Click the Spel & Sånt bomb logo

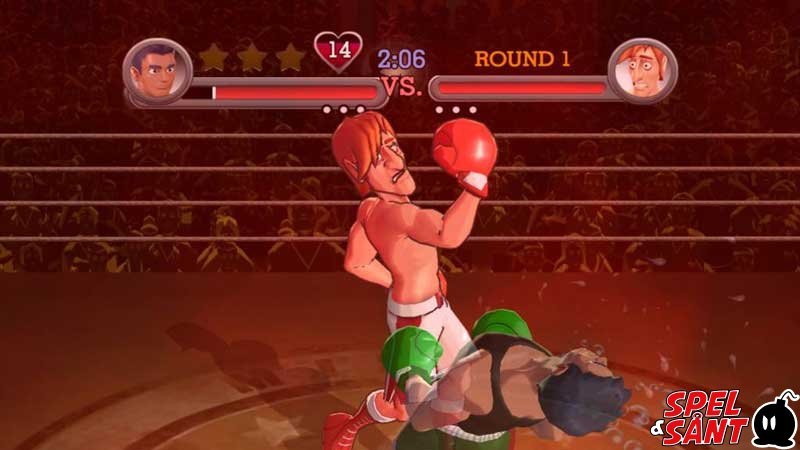pos(774,420)
